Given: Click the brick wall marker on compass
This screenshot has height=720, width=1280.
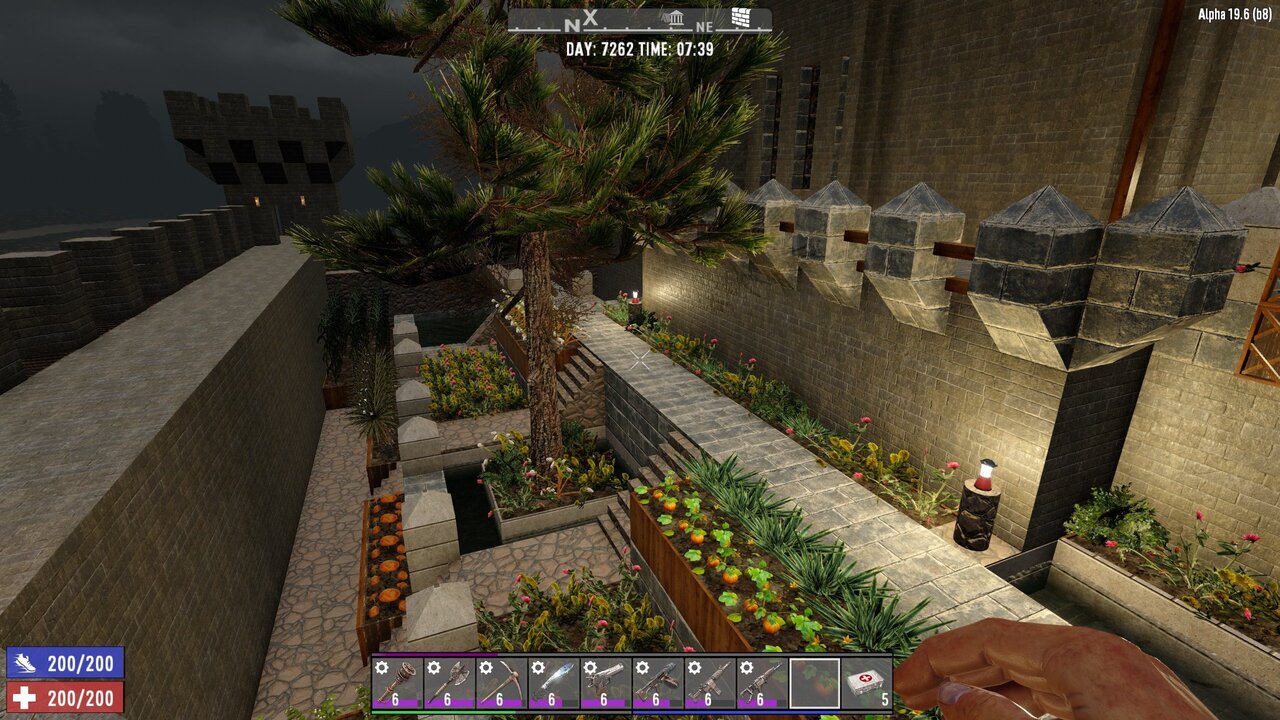Looking at the screenshot, I should [740, 18].
